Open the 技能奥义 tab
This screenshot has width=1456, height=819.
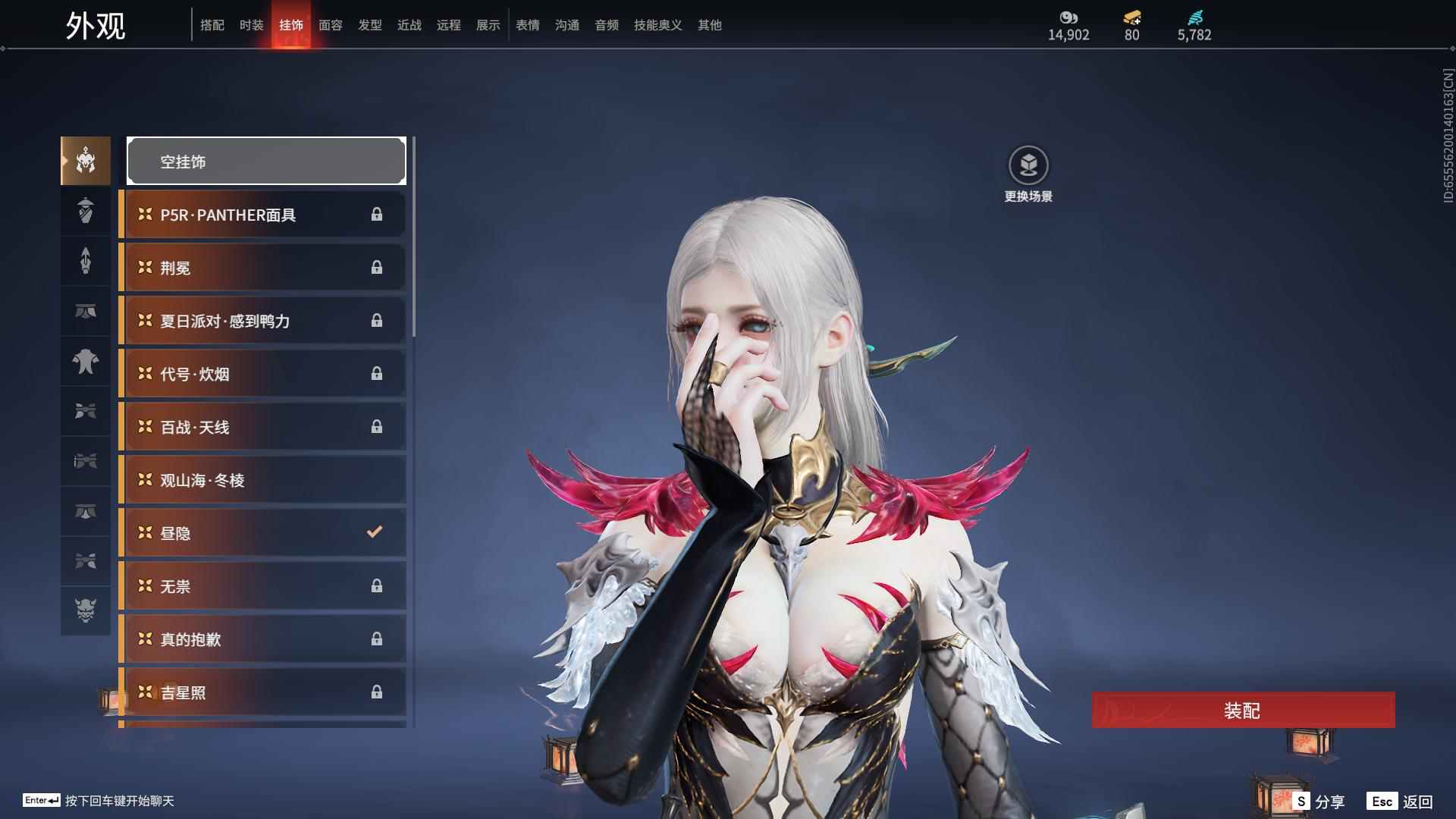pyautogui.click(x=657, y=25)
